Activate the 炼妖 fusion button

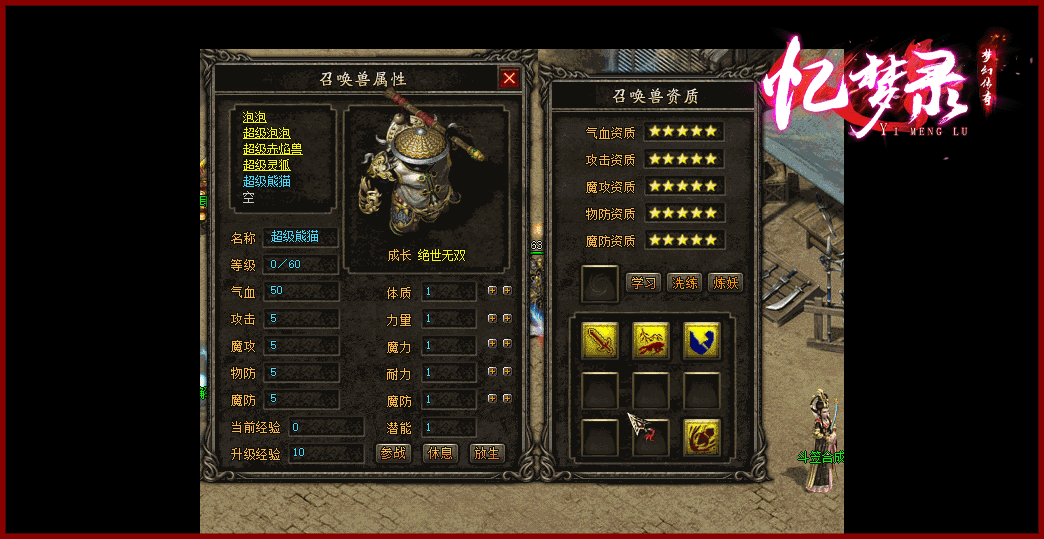(x=725, y=282)
